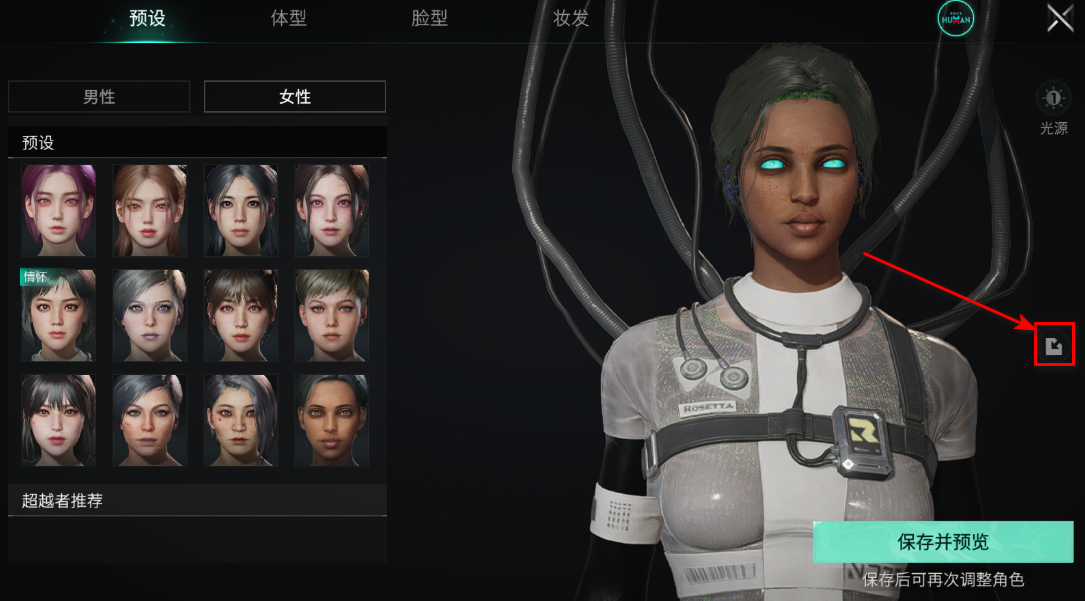
Task: Select the preset tagged 情怀
Action: 59,315
